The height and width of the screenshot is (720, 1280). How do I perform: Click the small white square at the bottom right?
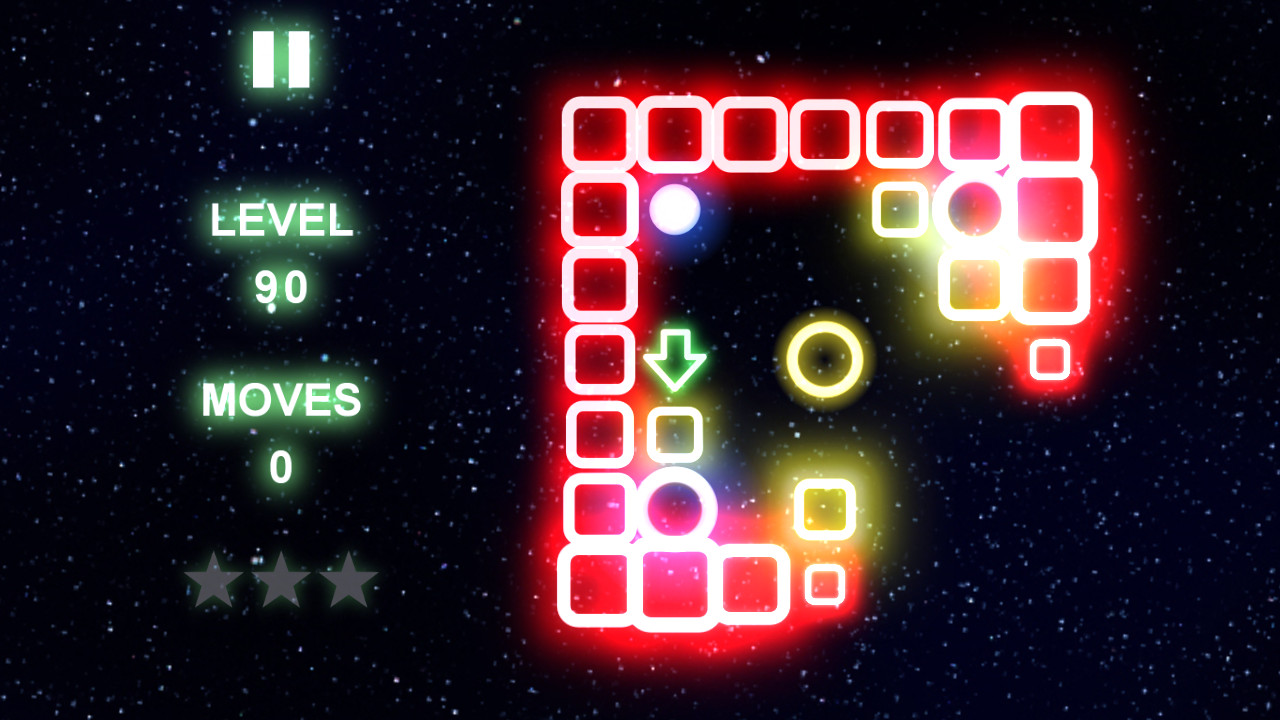pyautogui.click(x=824, y=585)
